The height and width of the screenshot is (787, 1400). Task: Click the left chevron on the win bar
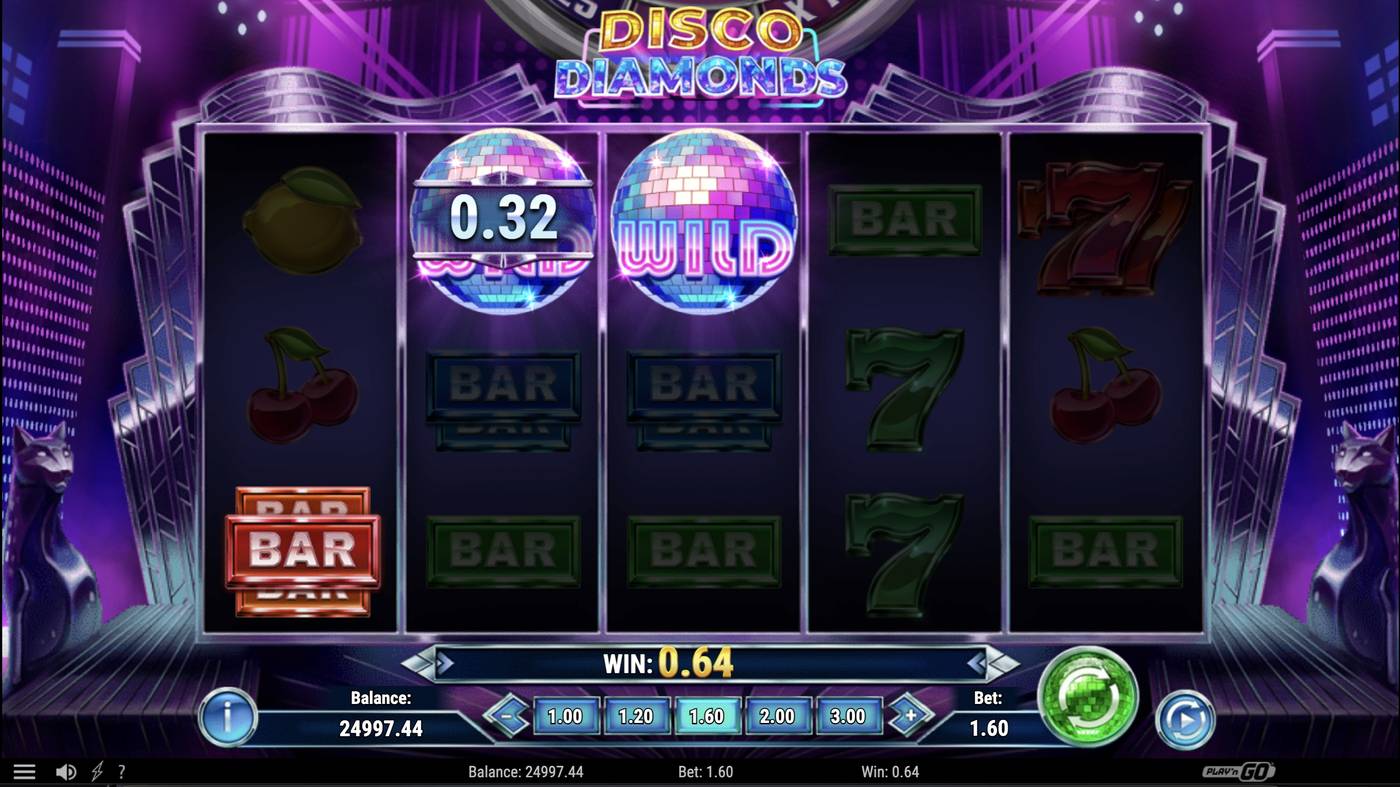coord(432,662)
